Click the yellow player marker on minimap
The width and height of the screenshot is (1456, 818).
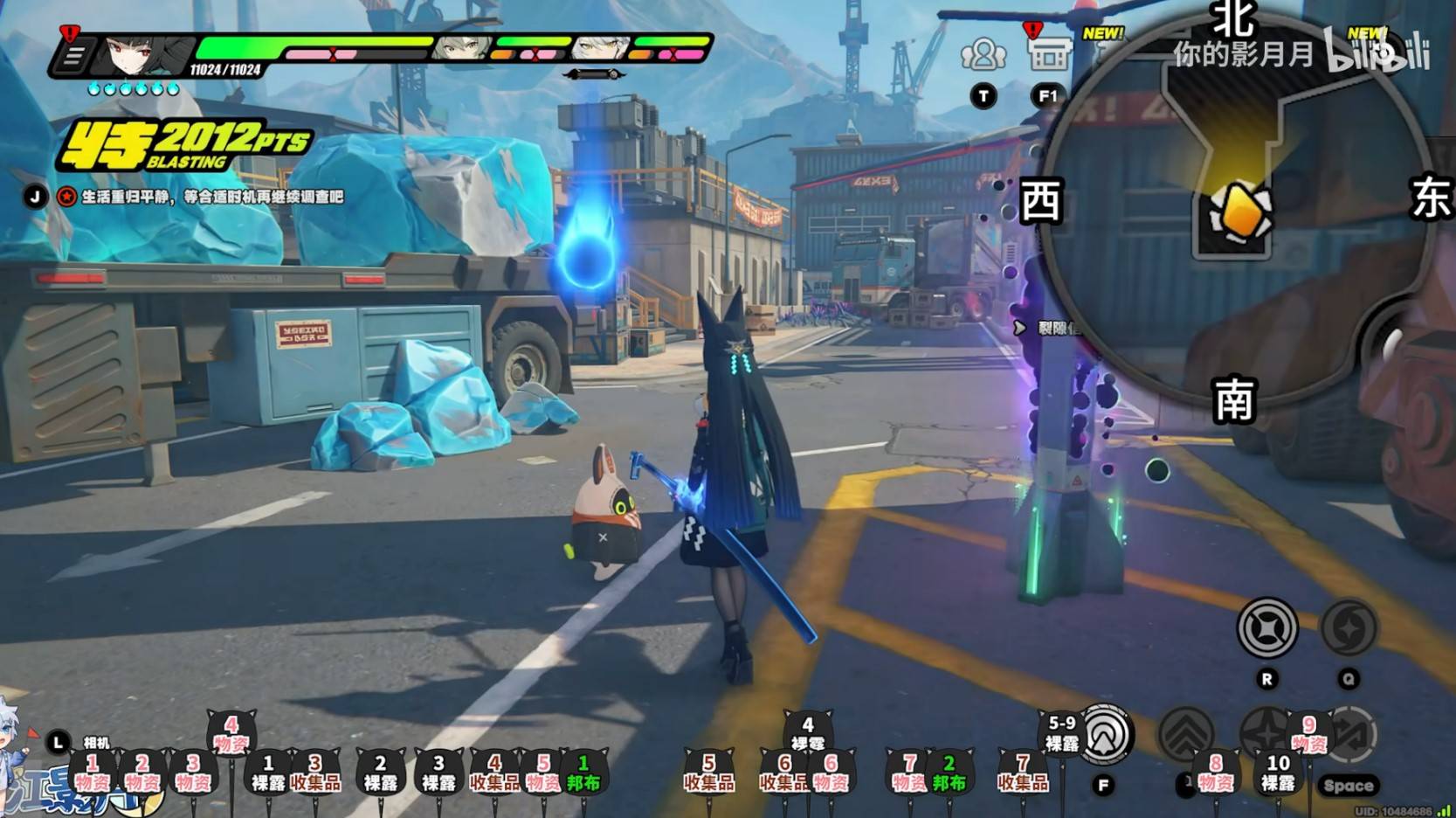(x=1240, y=212)
